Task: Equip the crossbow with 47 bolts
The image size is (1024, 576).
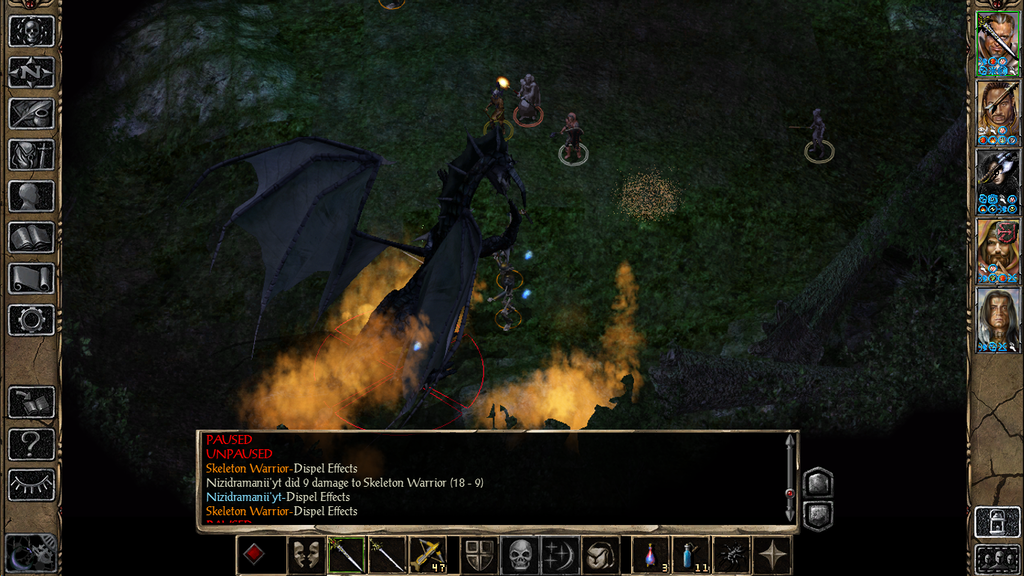Action: click(428, 555)
